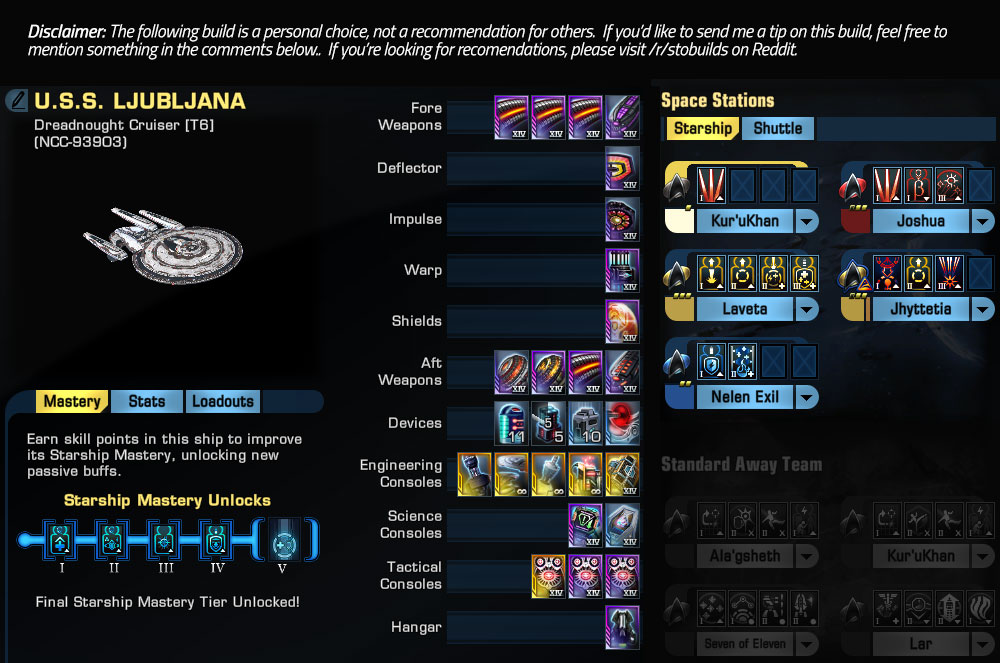Image resolution: width=1000 pixels, height=663 pixels.
Task: Click the rename ship pencil icon
Action: 17,100
